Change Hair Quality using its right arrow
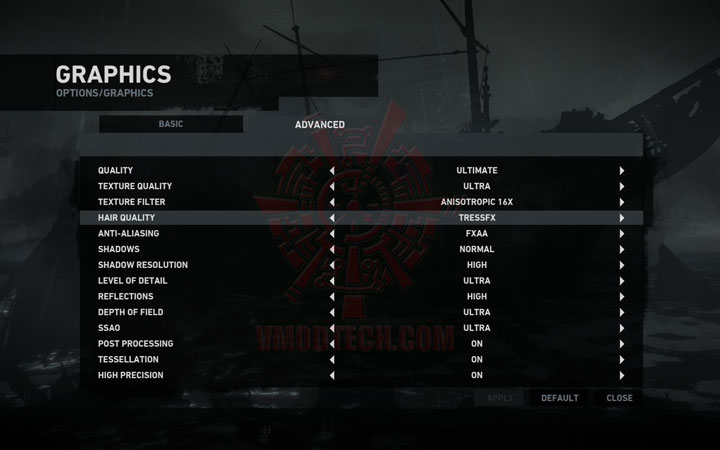Image resolution: width=720 pixels, height=450 pixels. [x=621, y=218]
